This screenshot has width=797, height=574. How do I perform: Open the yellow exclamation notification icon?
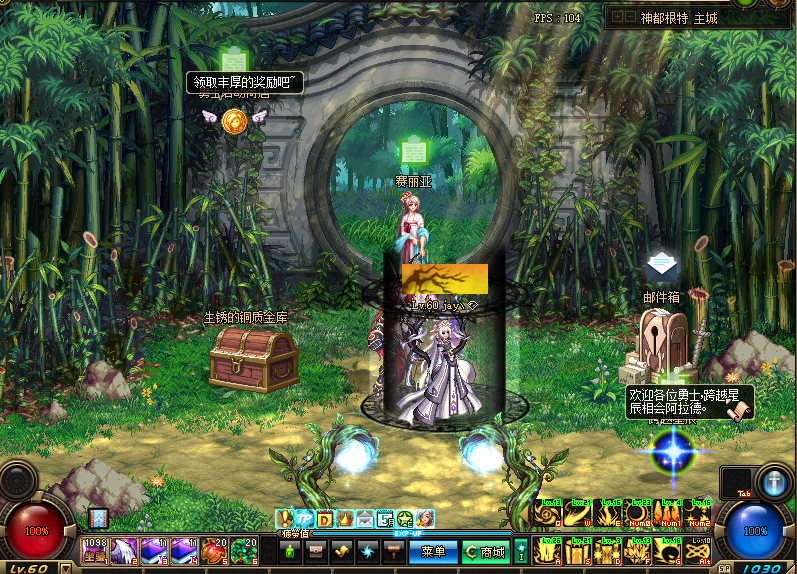[x=285, y=518]
